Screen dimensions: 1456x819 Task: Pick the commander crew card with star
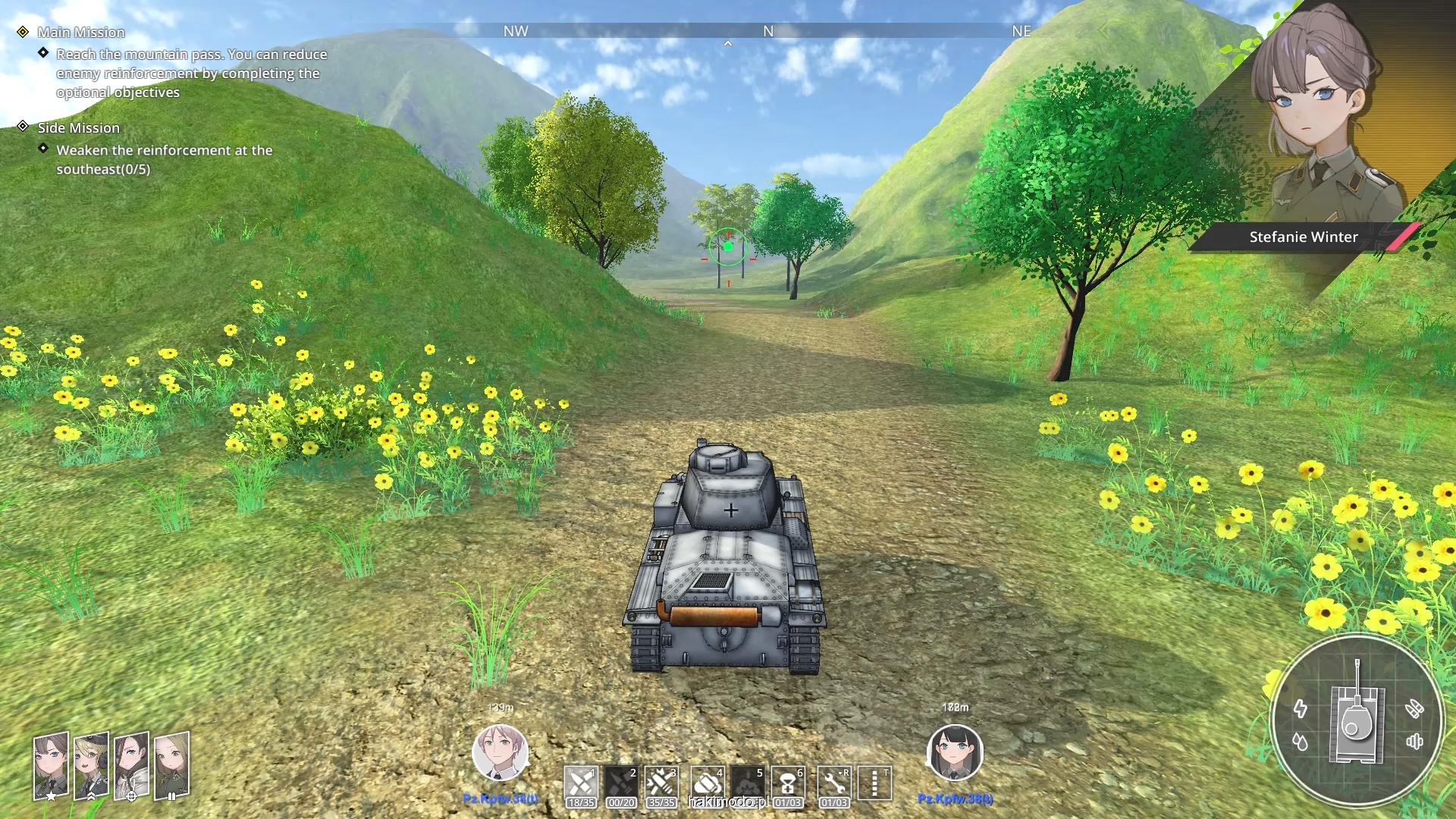tap(51, 766)
